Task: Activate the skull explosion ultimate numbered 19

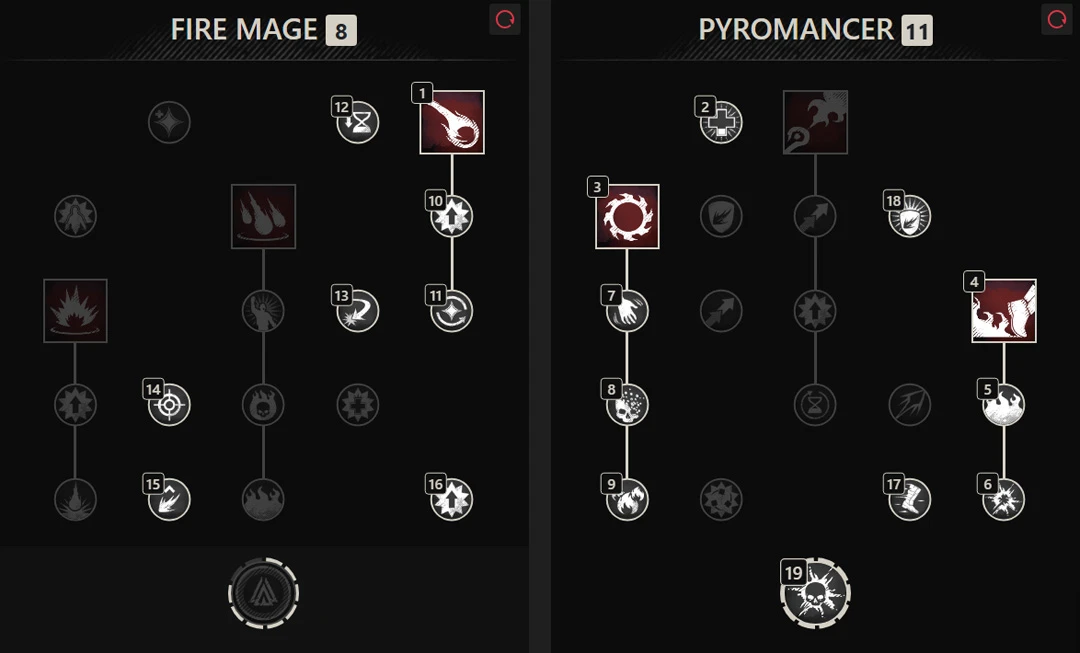Action: (815, 594)
